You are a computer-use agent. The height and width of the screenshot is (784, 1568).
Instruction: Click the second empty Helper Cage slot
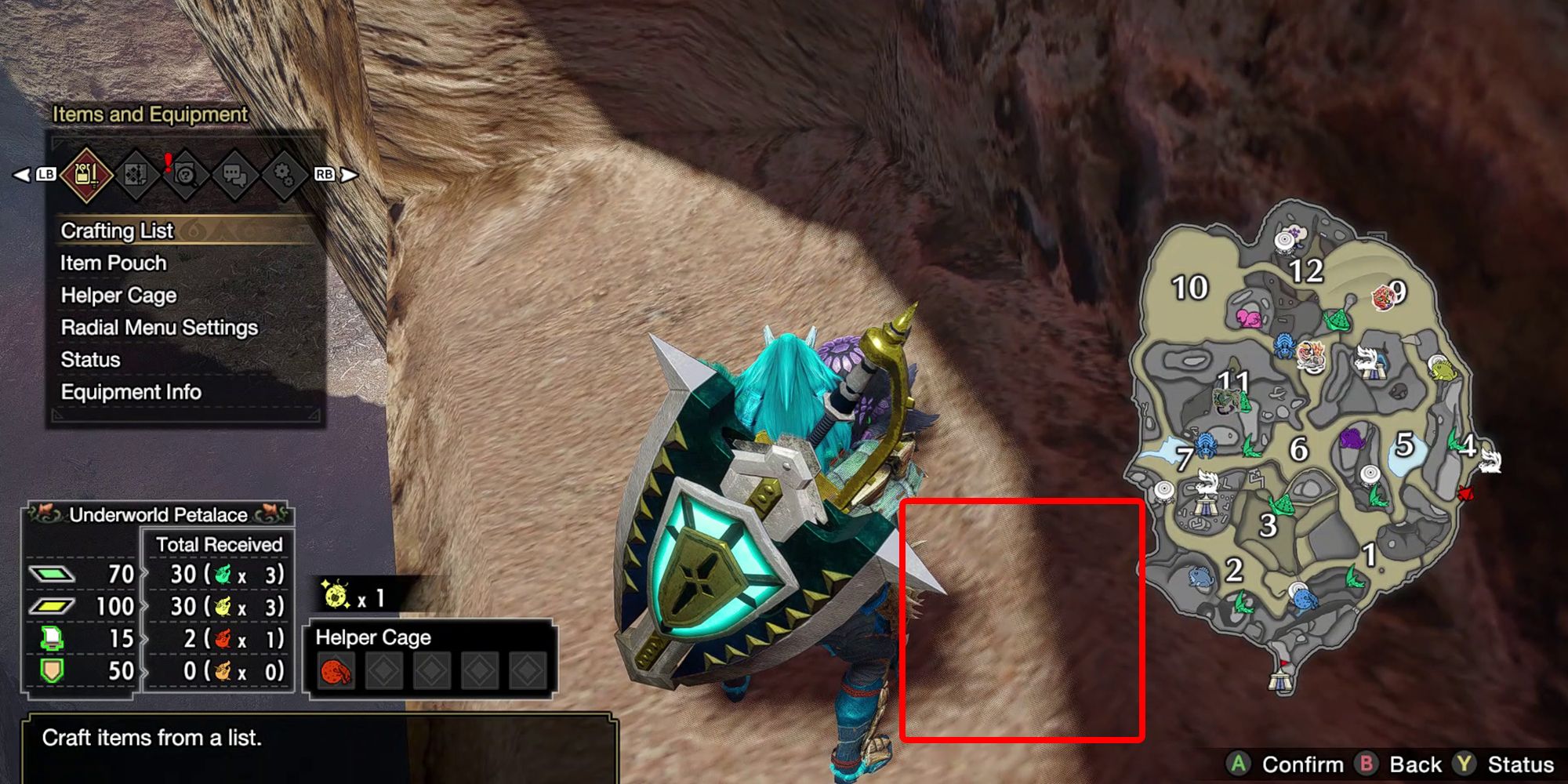click(384, 672)
